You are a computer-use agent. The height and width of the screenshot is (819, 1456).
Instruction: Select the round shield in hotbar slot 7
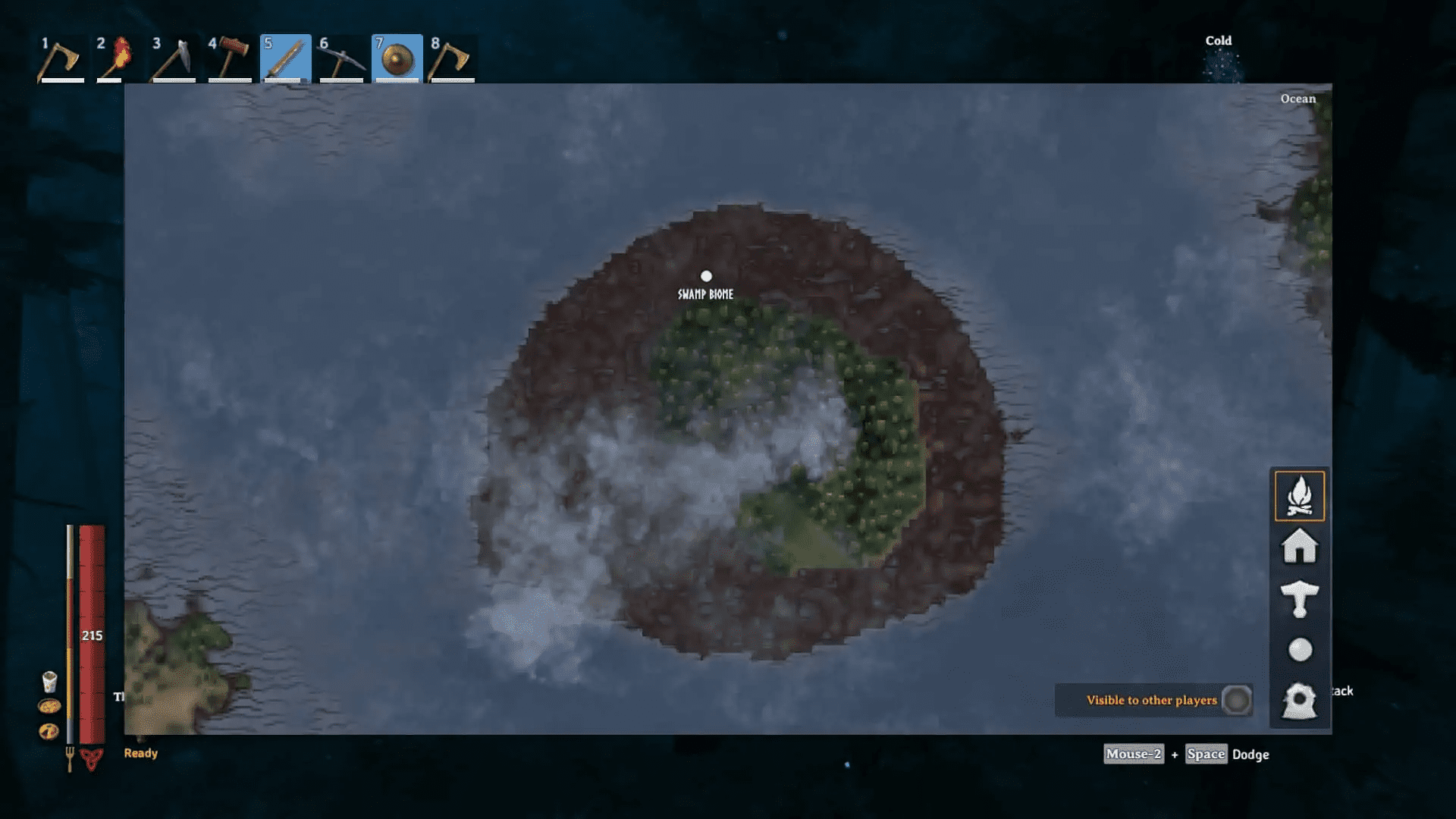click(x=397, y=59)
